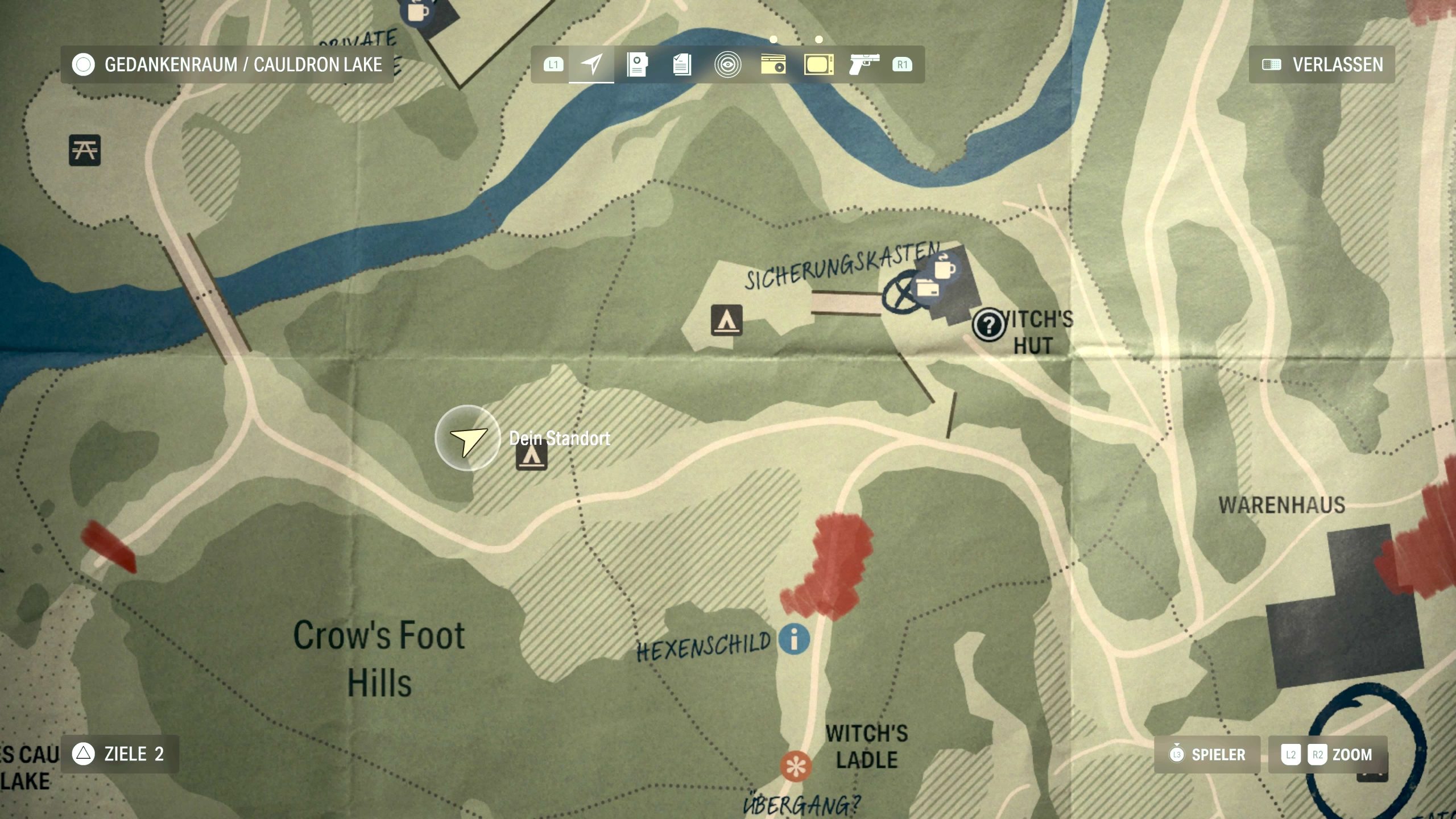Switch to the pistol weapons tab
1456x819 pixels.
pyautogui.click(x=864, y=64)
